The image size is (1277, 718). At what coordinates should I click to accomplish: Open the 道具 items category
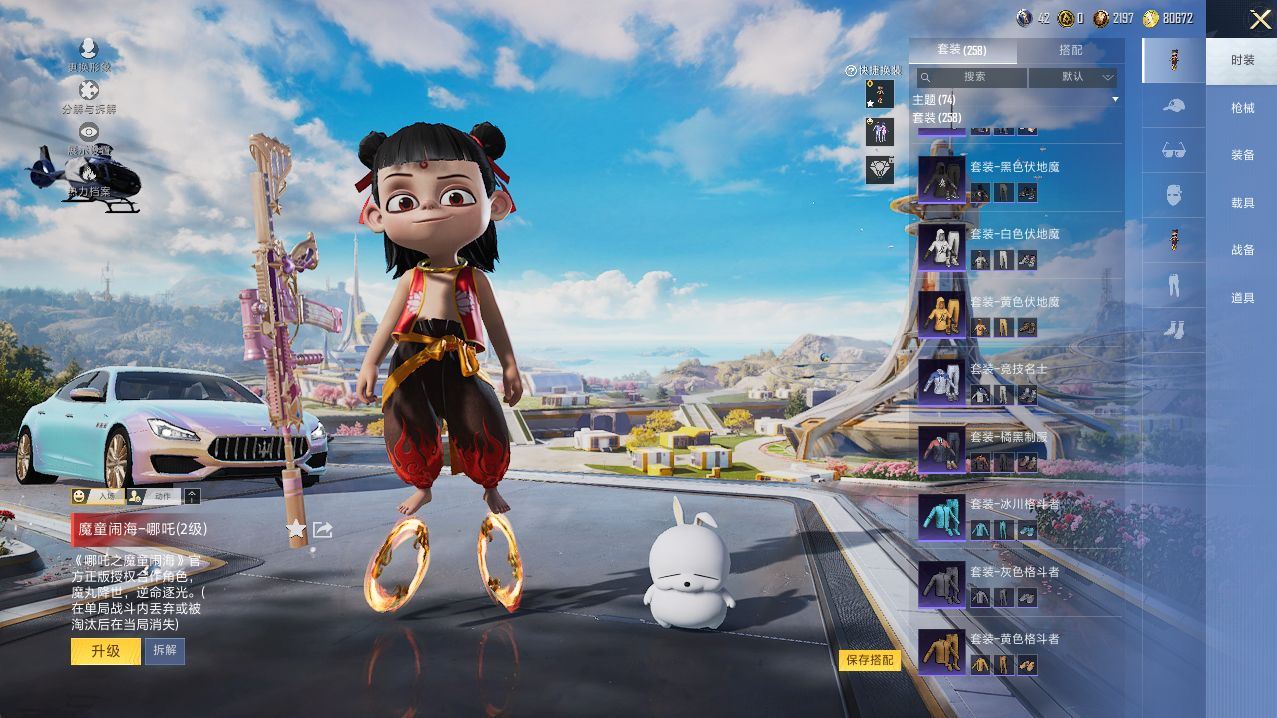coord(1242,298)
